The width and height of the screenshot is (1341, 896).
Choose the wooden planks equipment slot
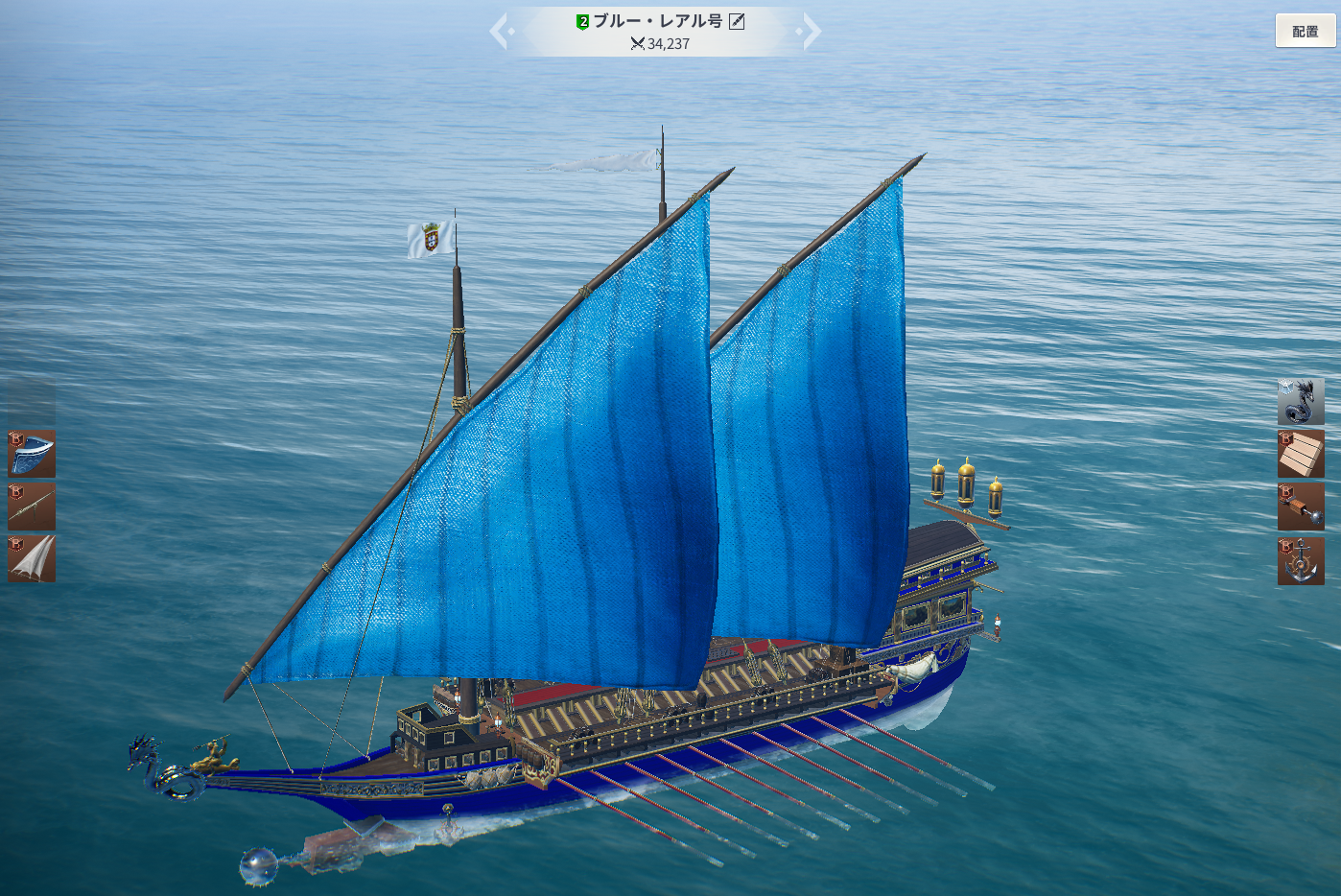tap(1301, 454)
